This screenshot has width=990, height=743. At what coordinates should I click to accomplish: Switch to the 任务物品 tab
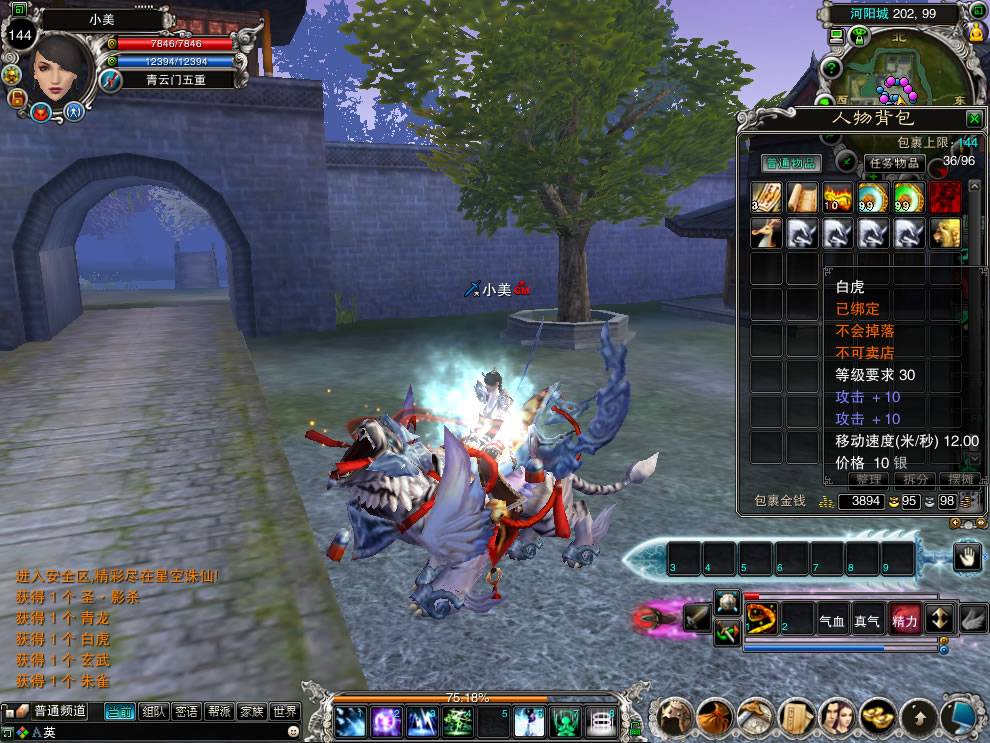point(893,163)
